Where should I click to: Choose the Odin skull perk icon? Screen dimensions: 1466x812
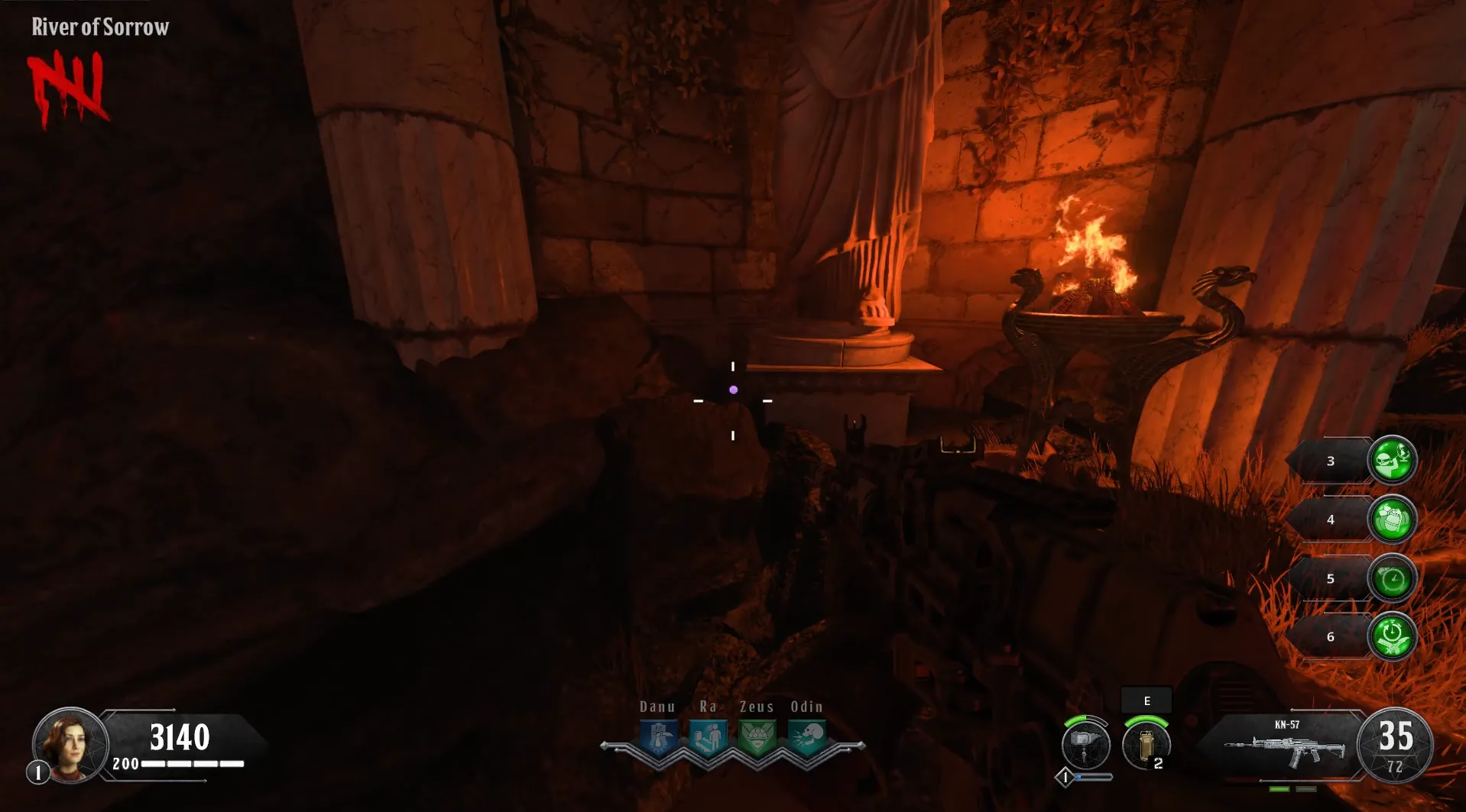click(x=806, y=738)
